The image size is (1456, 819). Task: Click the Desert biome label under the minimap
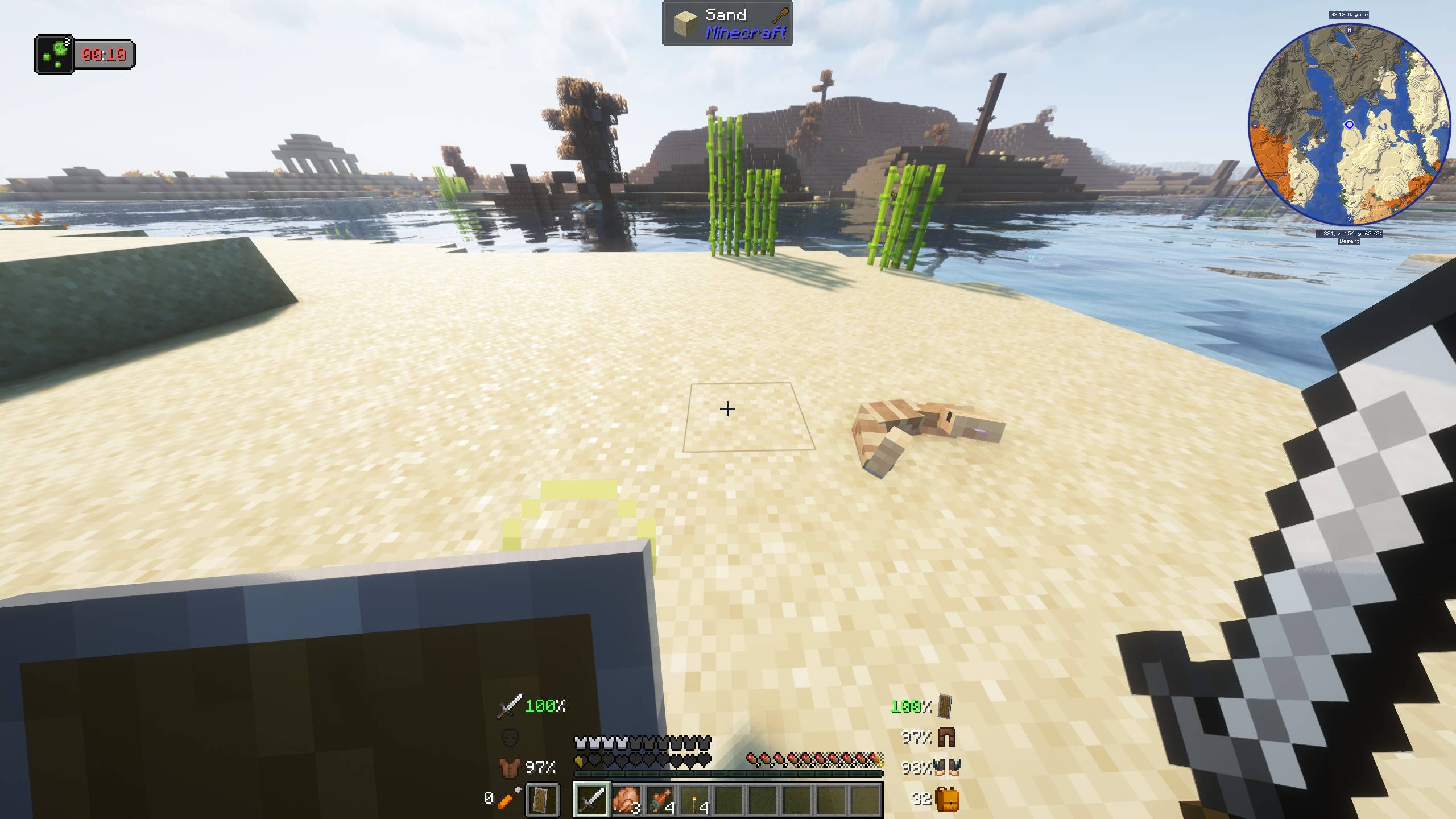point(1348,241)
